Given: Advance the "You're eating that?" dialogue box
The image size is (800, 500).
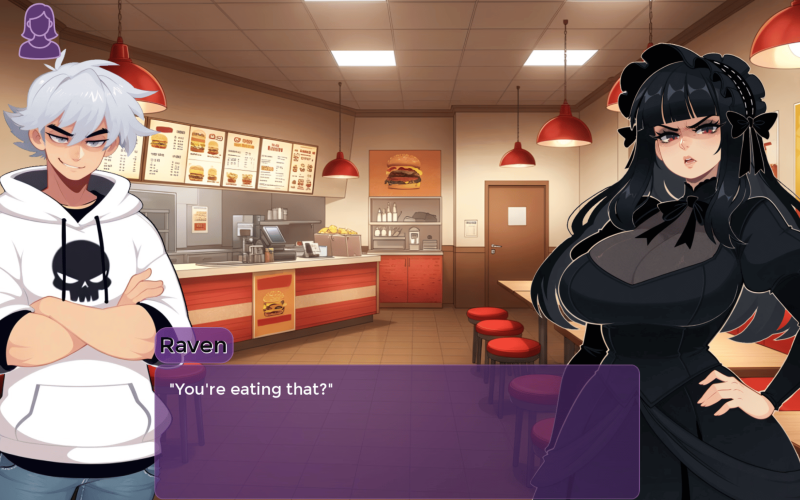Looking at the screenshot, I should pos(396,430).
